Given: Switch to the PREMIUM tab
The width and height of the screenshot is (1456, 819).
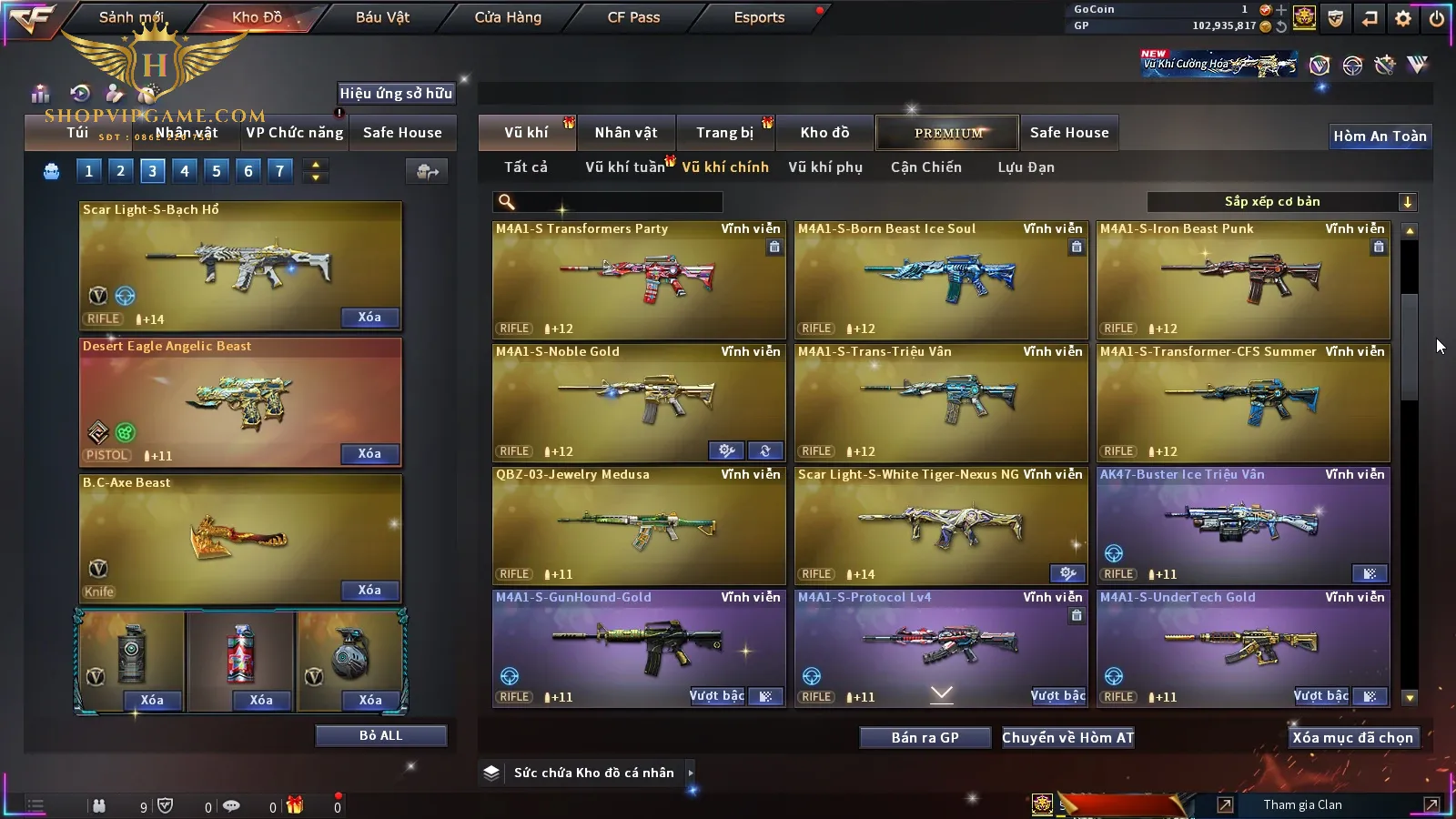Looking at the screenshot, I should point(948,133).
